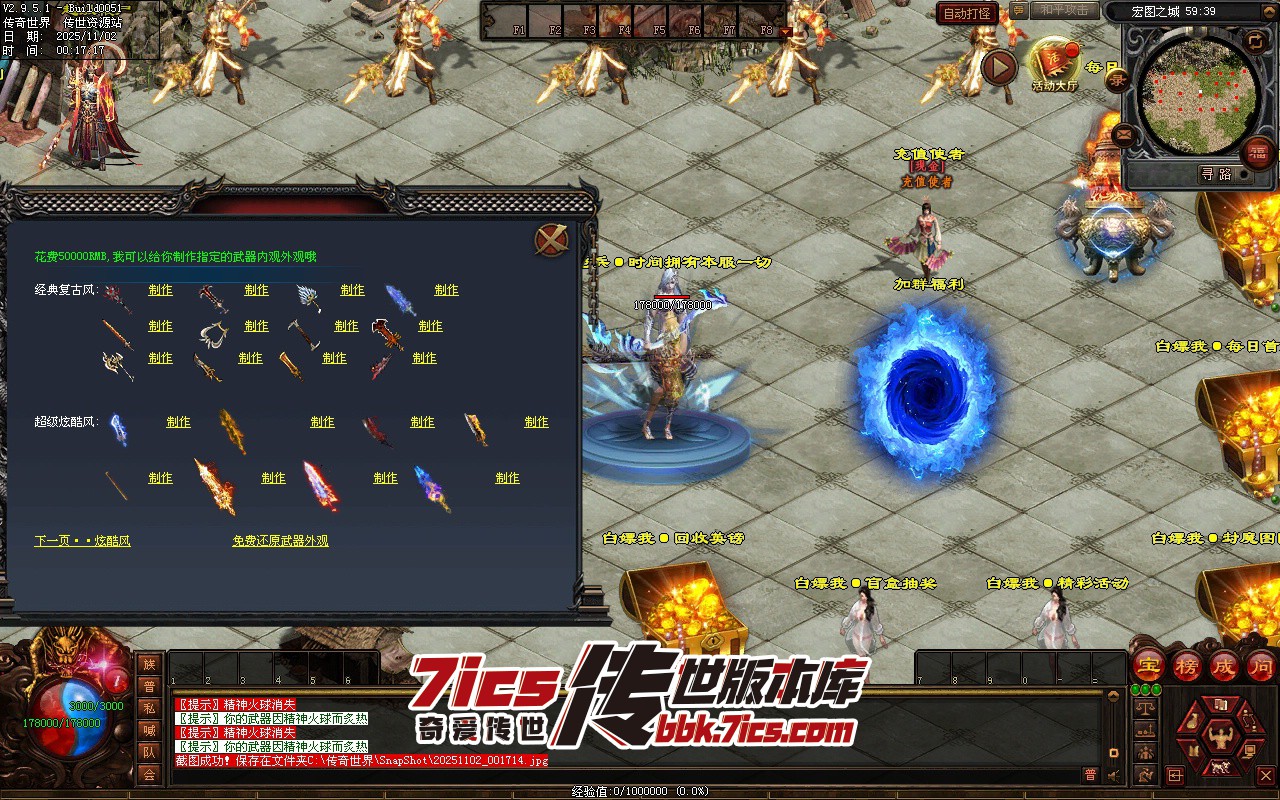Screen dimensions: 1280x800
Task: Click the 寻路 pathfinding button
Action: click(1216, 174)
